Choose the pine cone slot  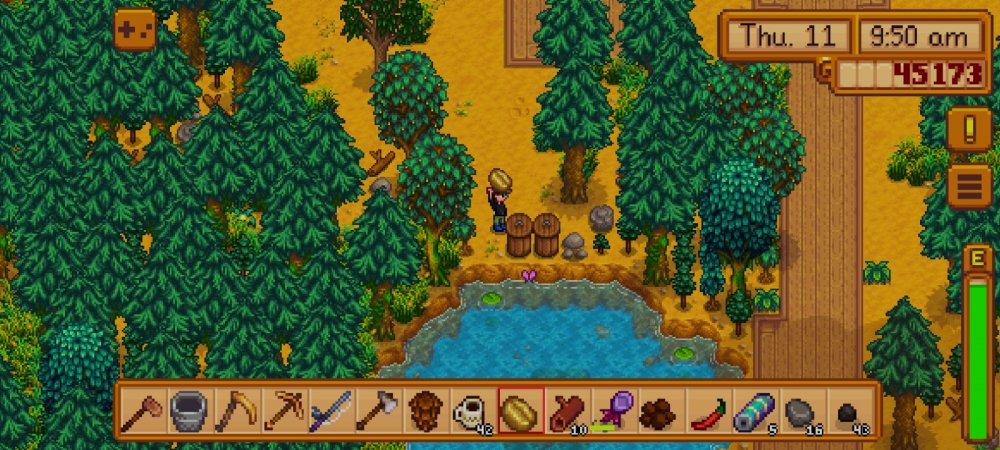pos(426,411)
